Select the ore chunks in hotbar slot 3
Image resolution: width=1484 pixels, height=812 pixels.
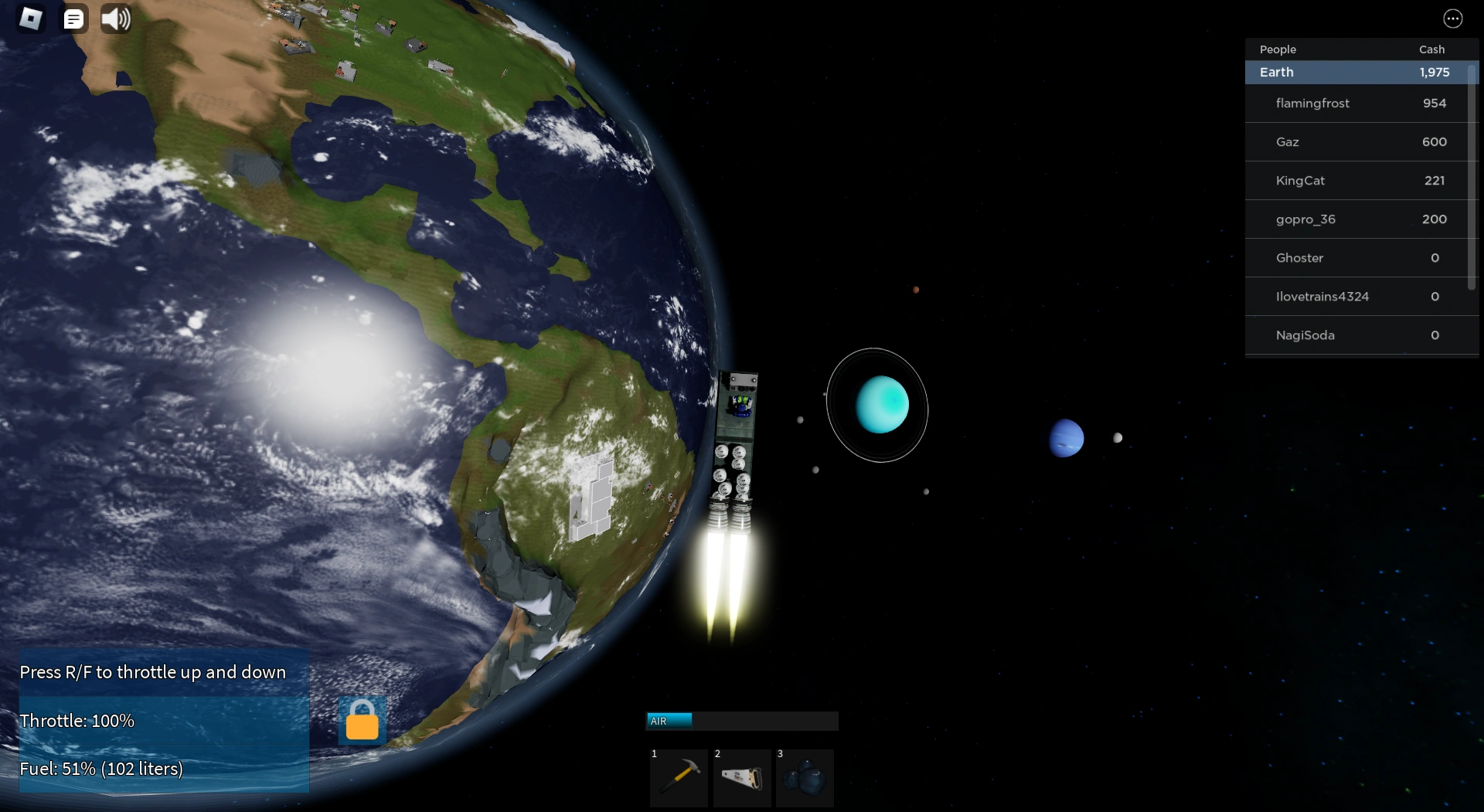click(x=805, y=778)
